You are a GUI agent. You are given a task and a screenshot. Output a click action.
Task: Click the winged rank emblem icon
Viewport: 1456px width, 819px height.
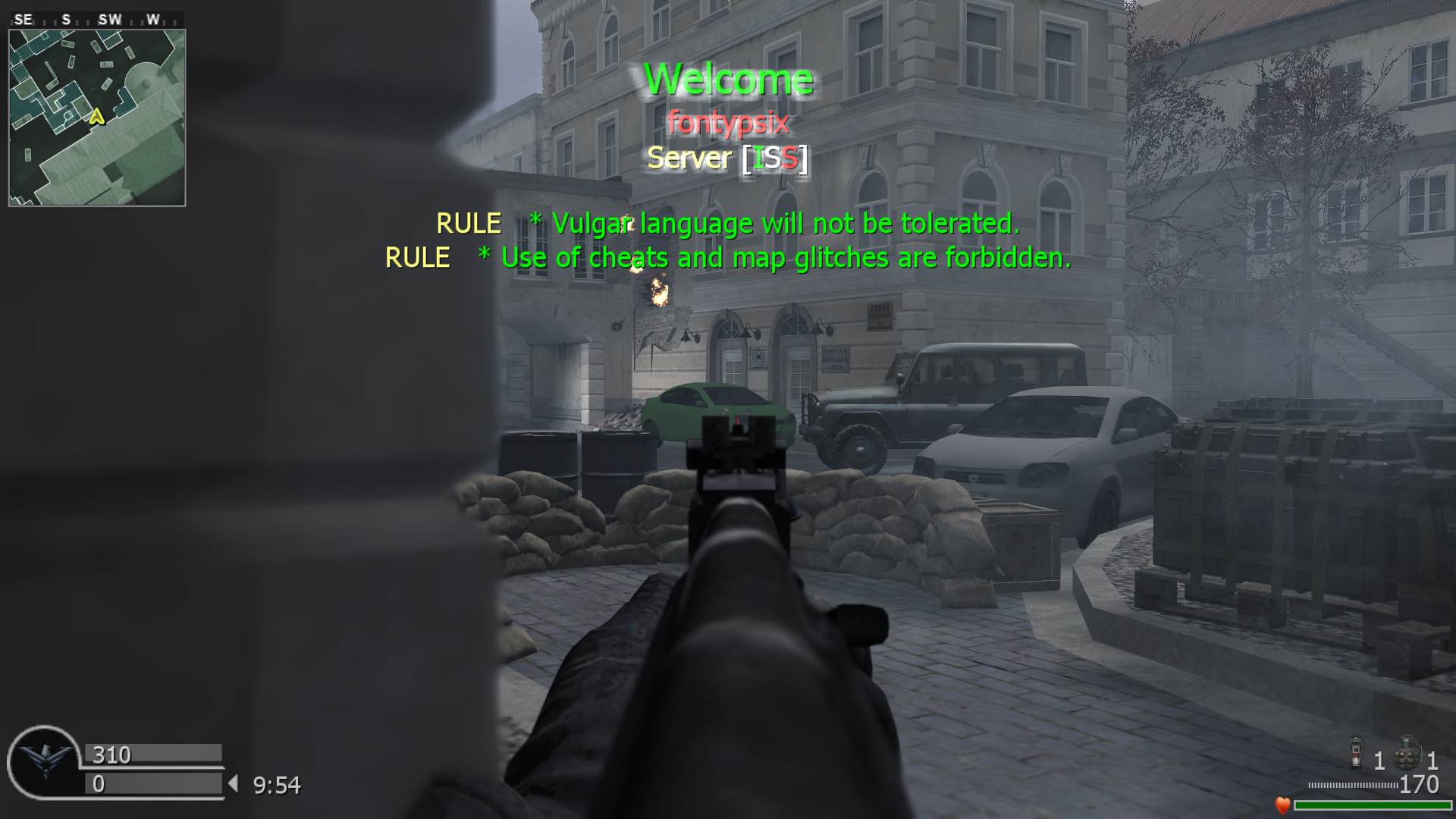click(45, 761)
